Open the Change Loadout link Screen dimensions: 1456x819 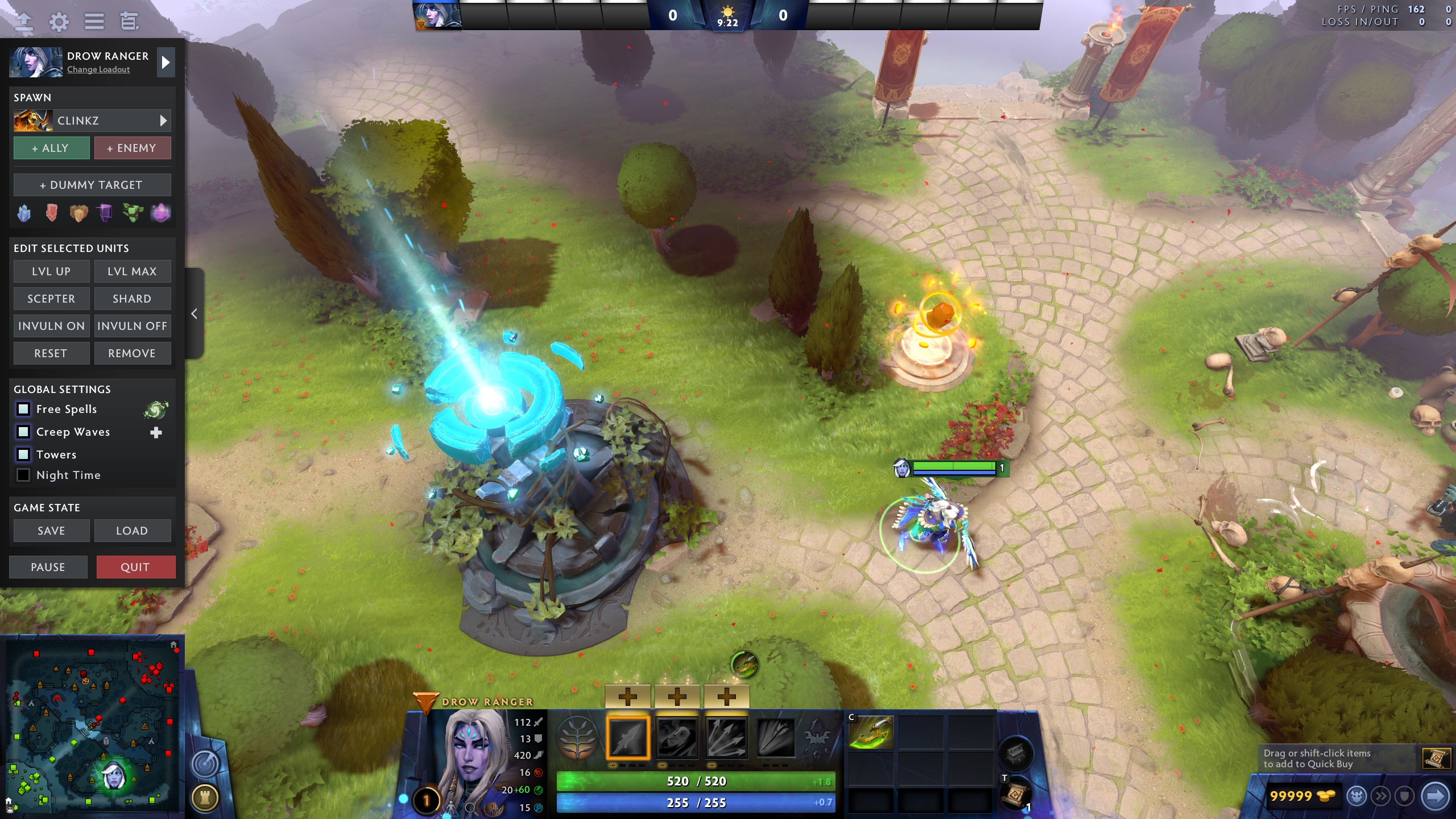(98, 69)
